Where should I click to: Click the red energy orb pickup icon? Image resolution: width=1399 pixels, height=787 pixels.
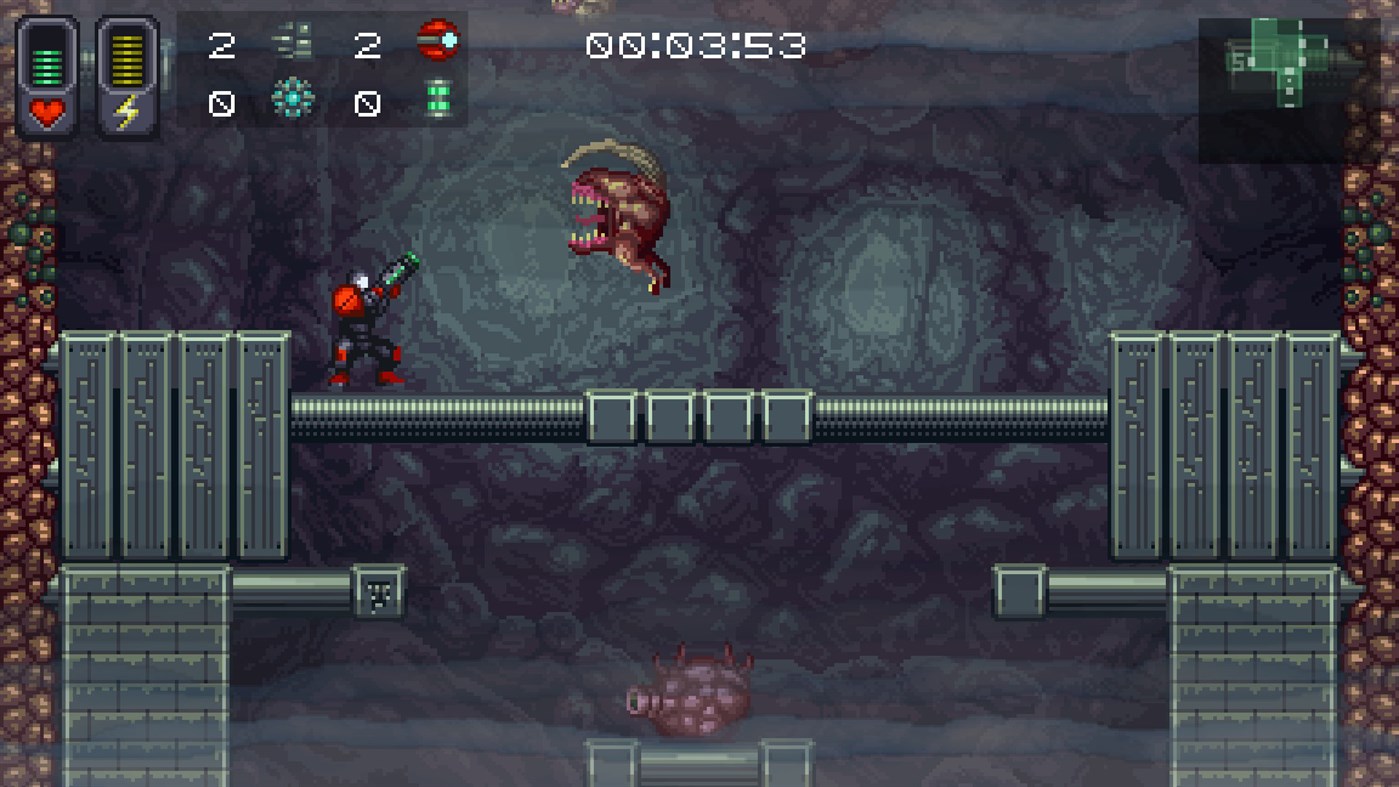coord(437,40)
